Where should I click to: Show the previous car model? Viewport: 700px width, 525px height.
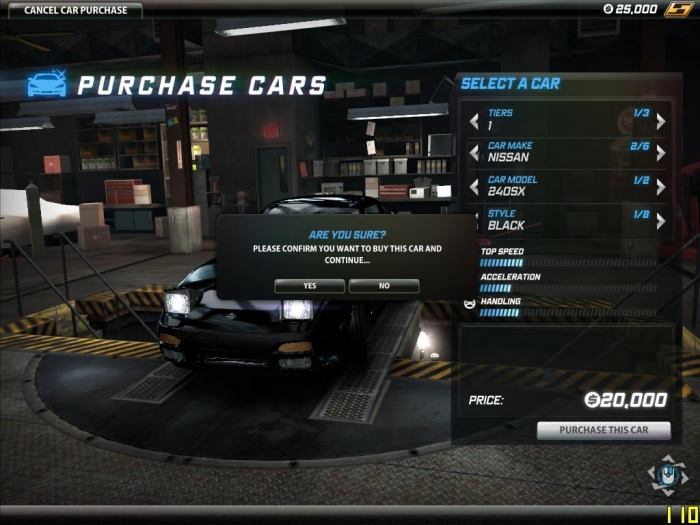474,187
